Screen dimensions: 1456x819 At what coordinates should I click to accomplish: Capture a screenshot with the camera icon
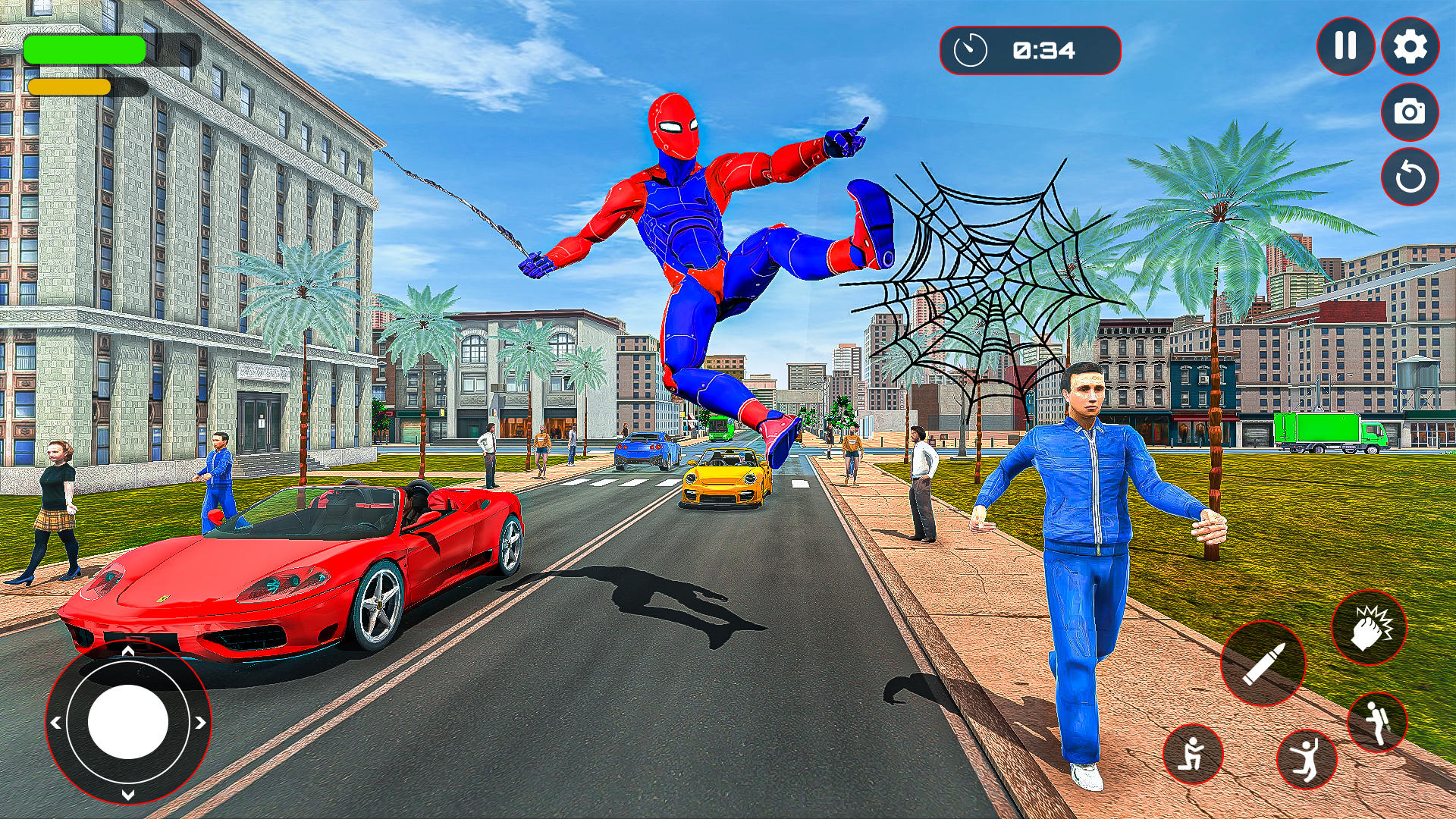click(x=1410, y=112)
